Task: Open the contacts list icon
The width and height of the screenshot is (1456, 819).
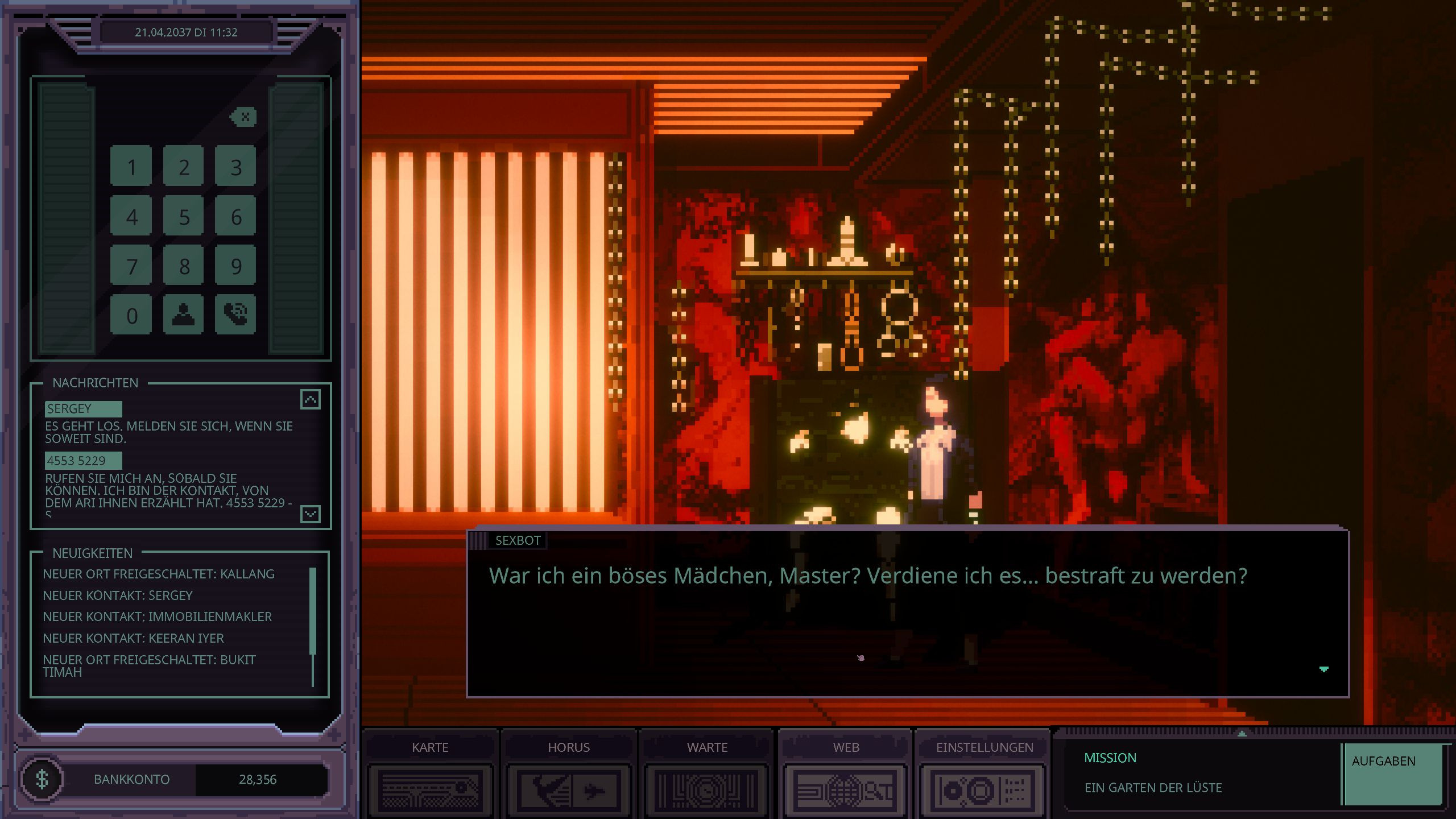Action: click(x=183, y=315)
